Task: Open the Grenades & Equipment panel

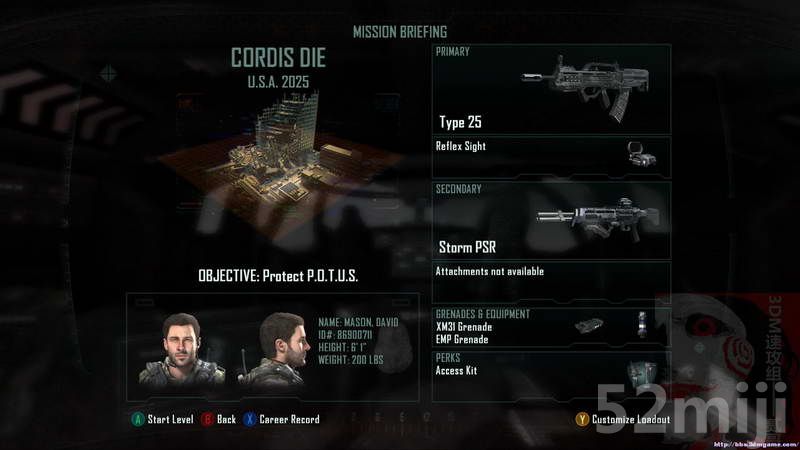Action: pos(551,327)
